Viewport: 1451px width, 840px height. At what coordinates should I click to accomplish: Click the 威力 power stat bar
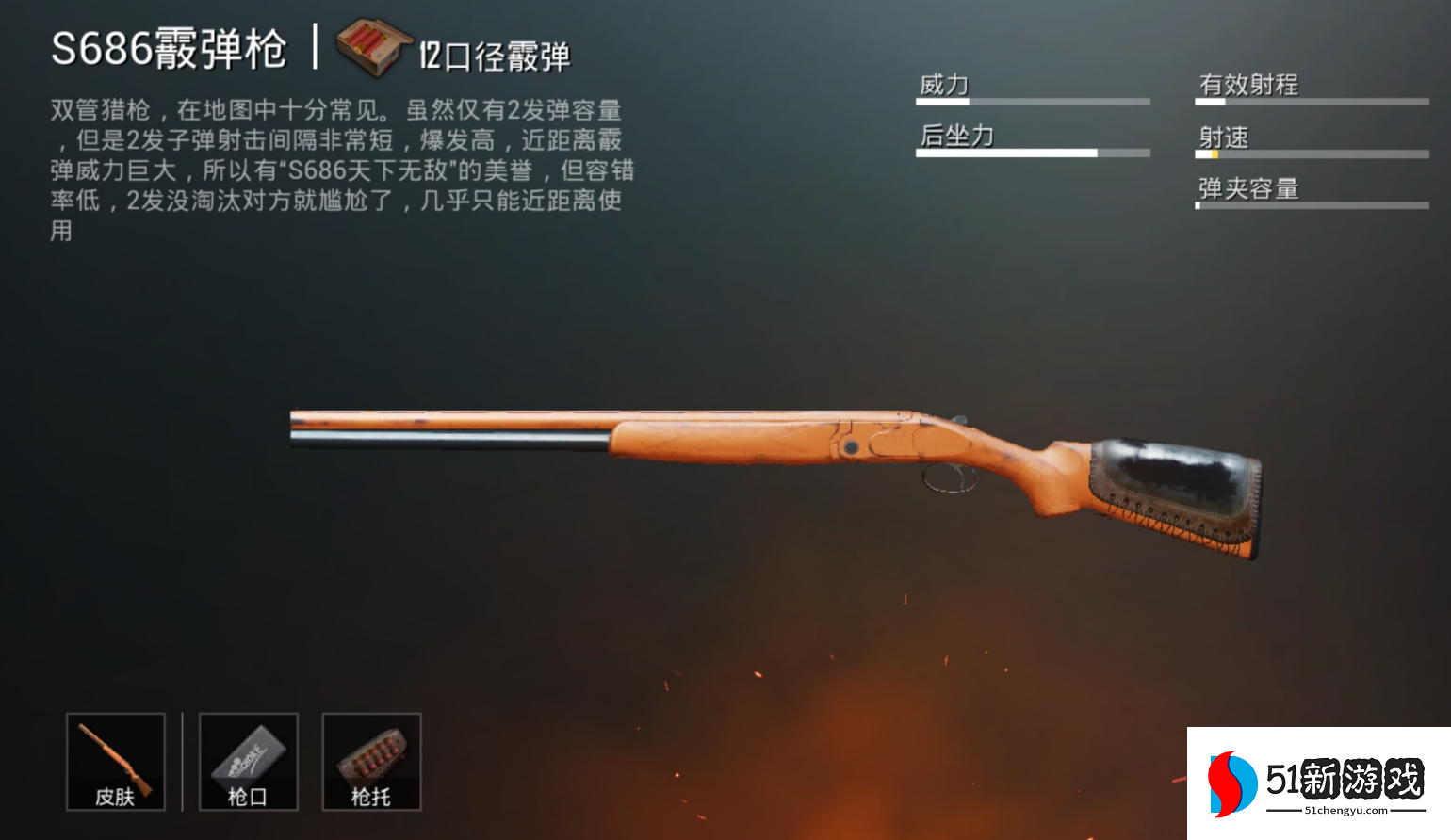[1032, 100]
